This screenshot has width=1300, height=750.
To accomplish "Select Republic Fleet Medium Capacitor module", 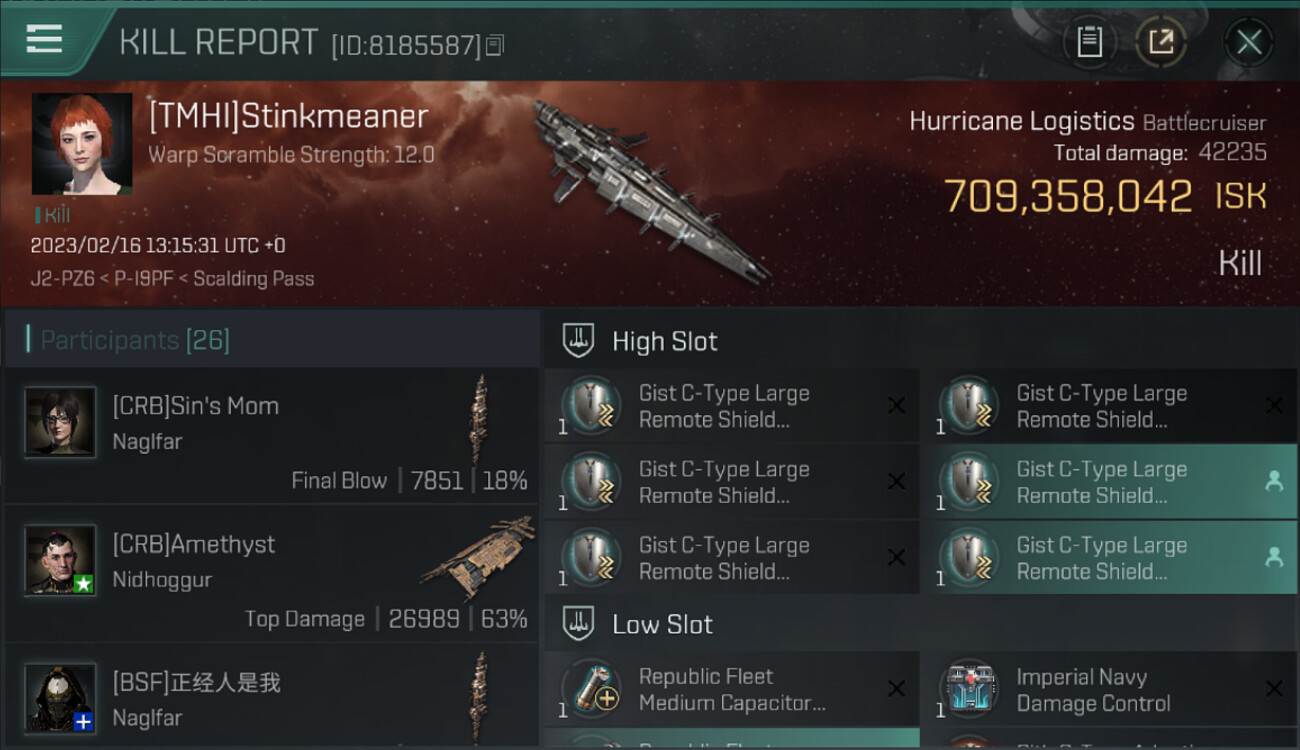I will click(731, 689).
